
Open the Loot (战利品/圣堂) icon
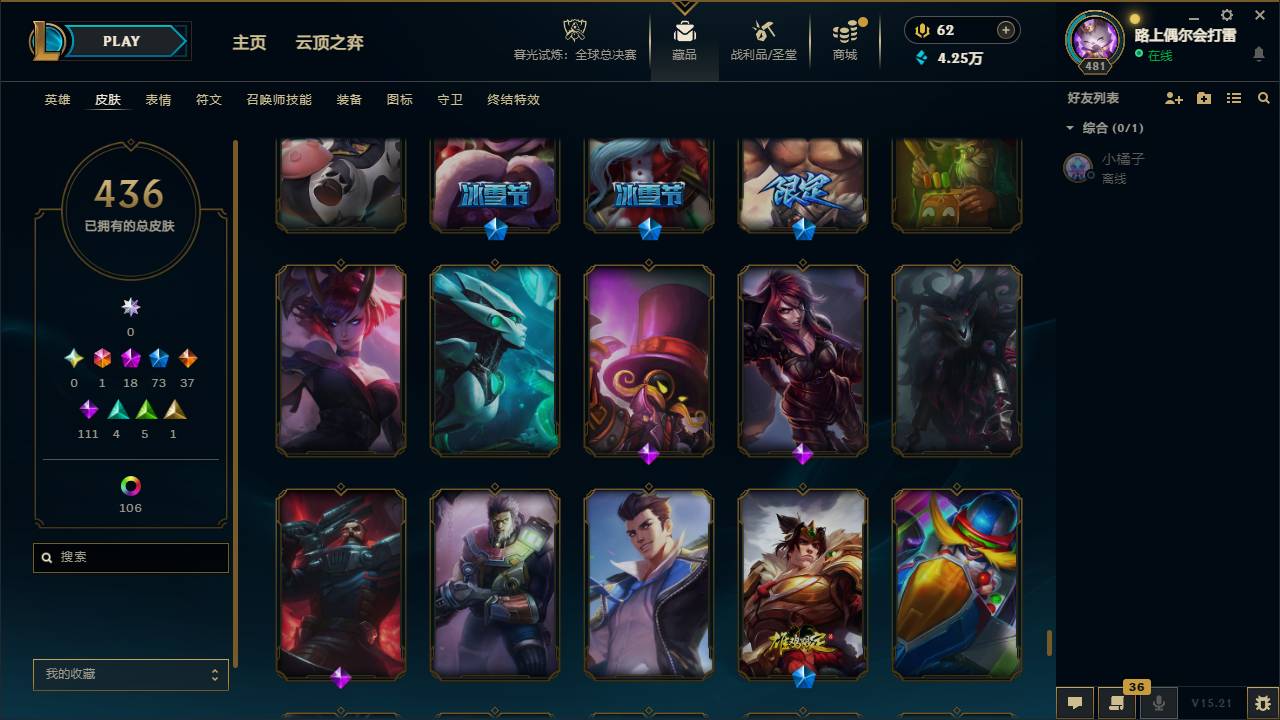[x=764, y=30]
